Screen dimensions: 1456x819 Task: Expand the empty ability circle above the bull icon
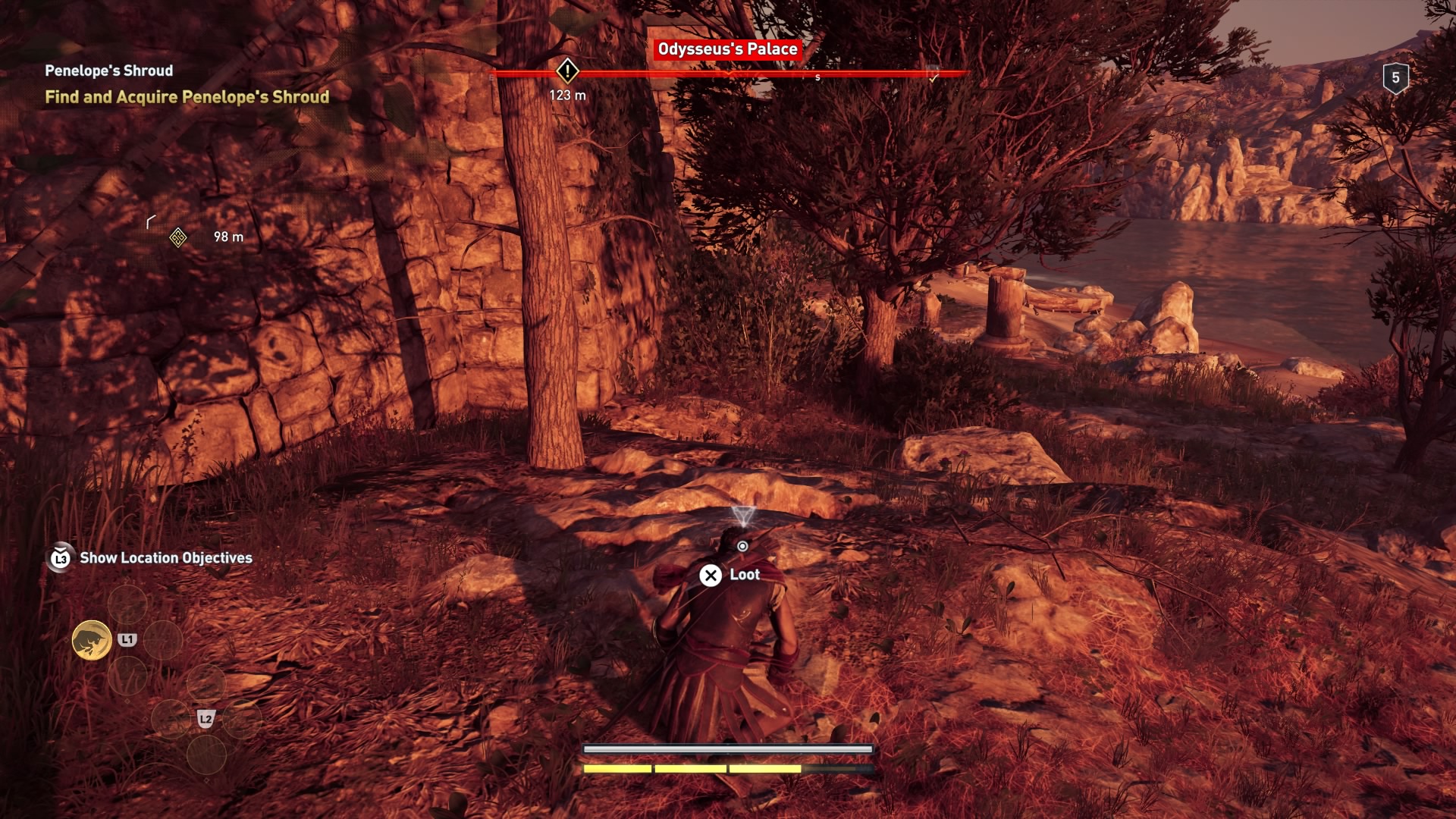pos(129,604)
